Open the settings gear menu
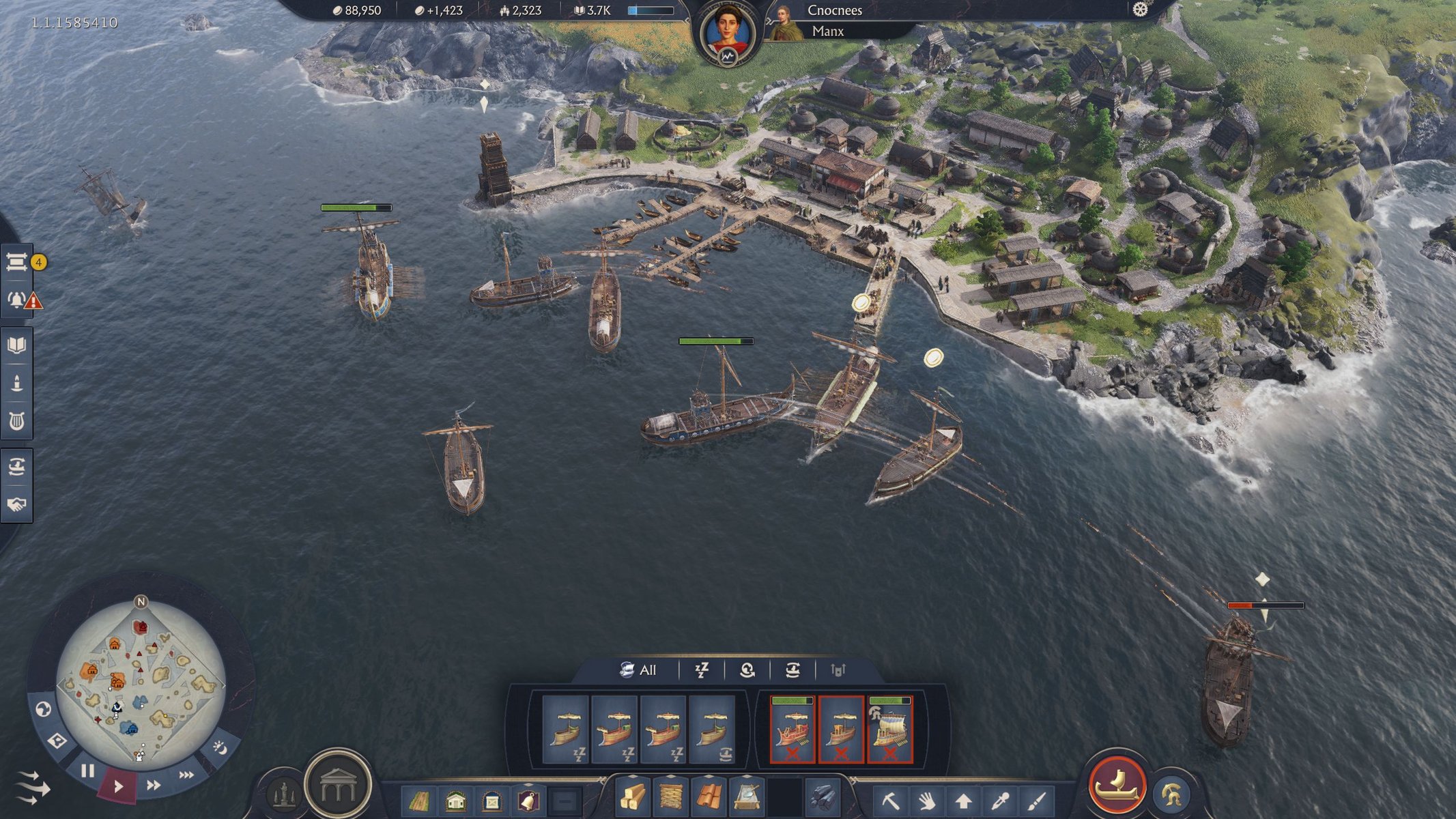Image resolution: width=1456 pixels, height=819 pixels. click(1140, 10)
